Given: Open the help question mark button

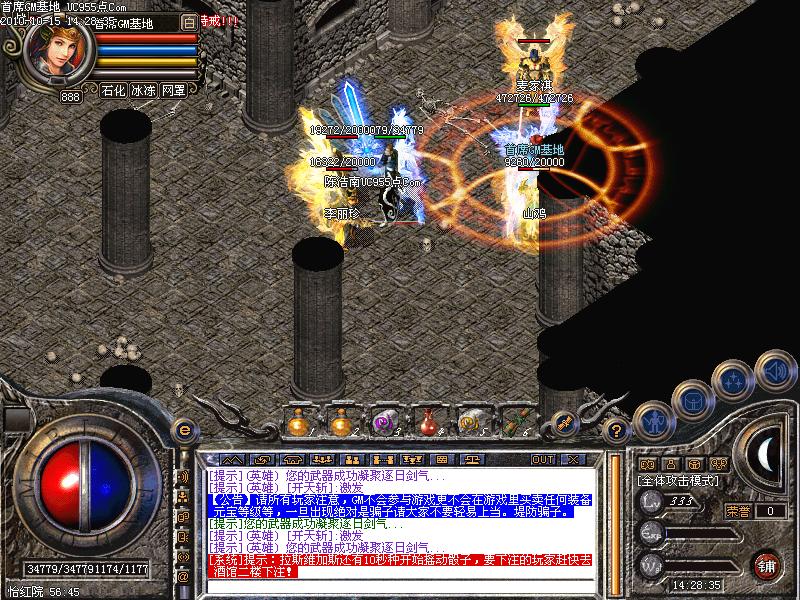Looking at the screenshot, I should coord(617,430).
